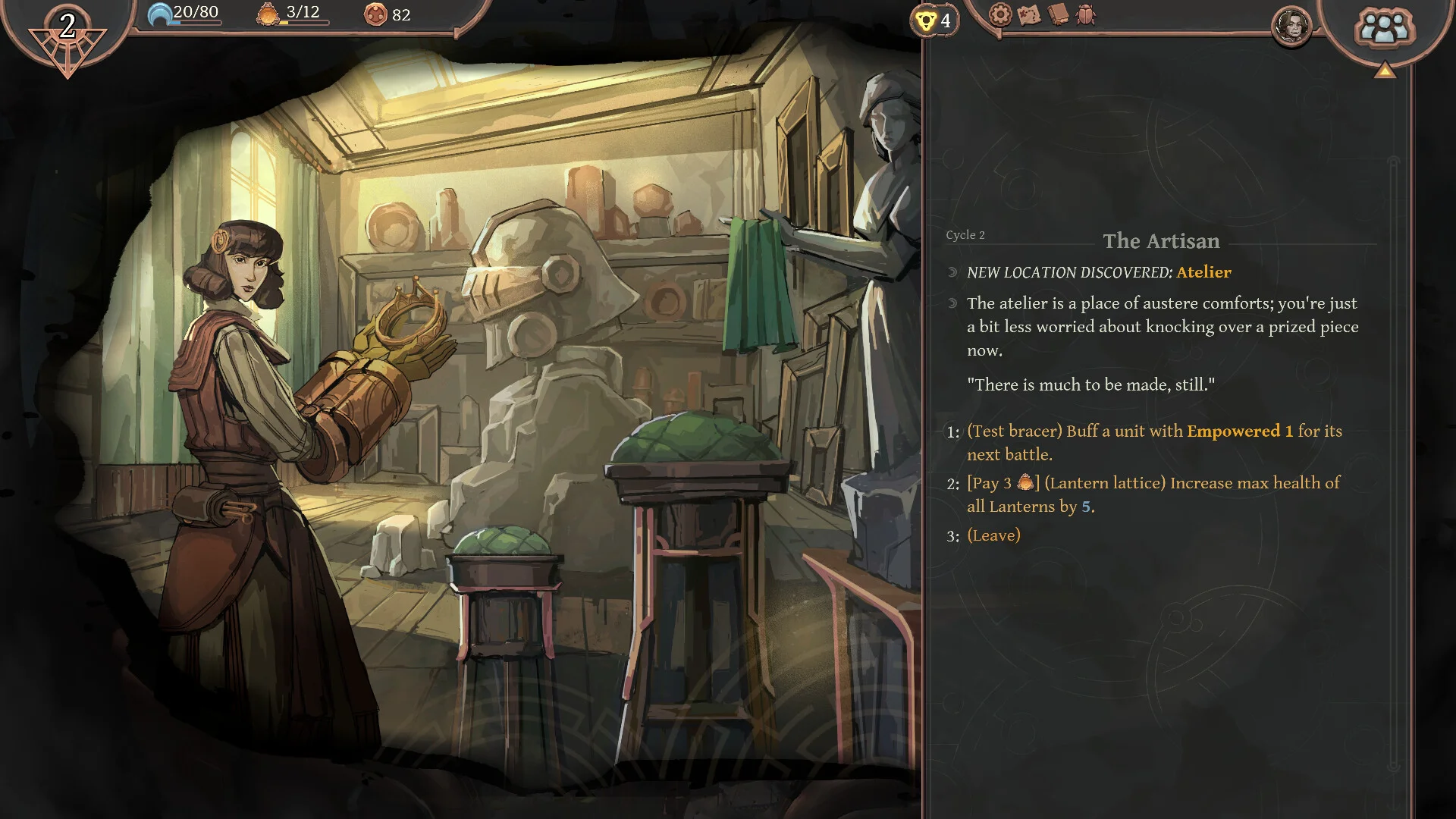
Task: Select the Leave option
Action: [x=993, y=535]
